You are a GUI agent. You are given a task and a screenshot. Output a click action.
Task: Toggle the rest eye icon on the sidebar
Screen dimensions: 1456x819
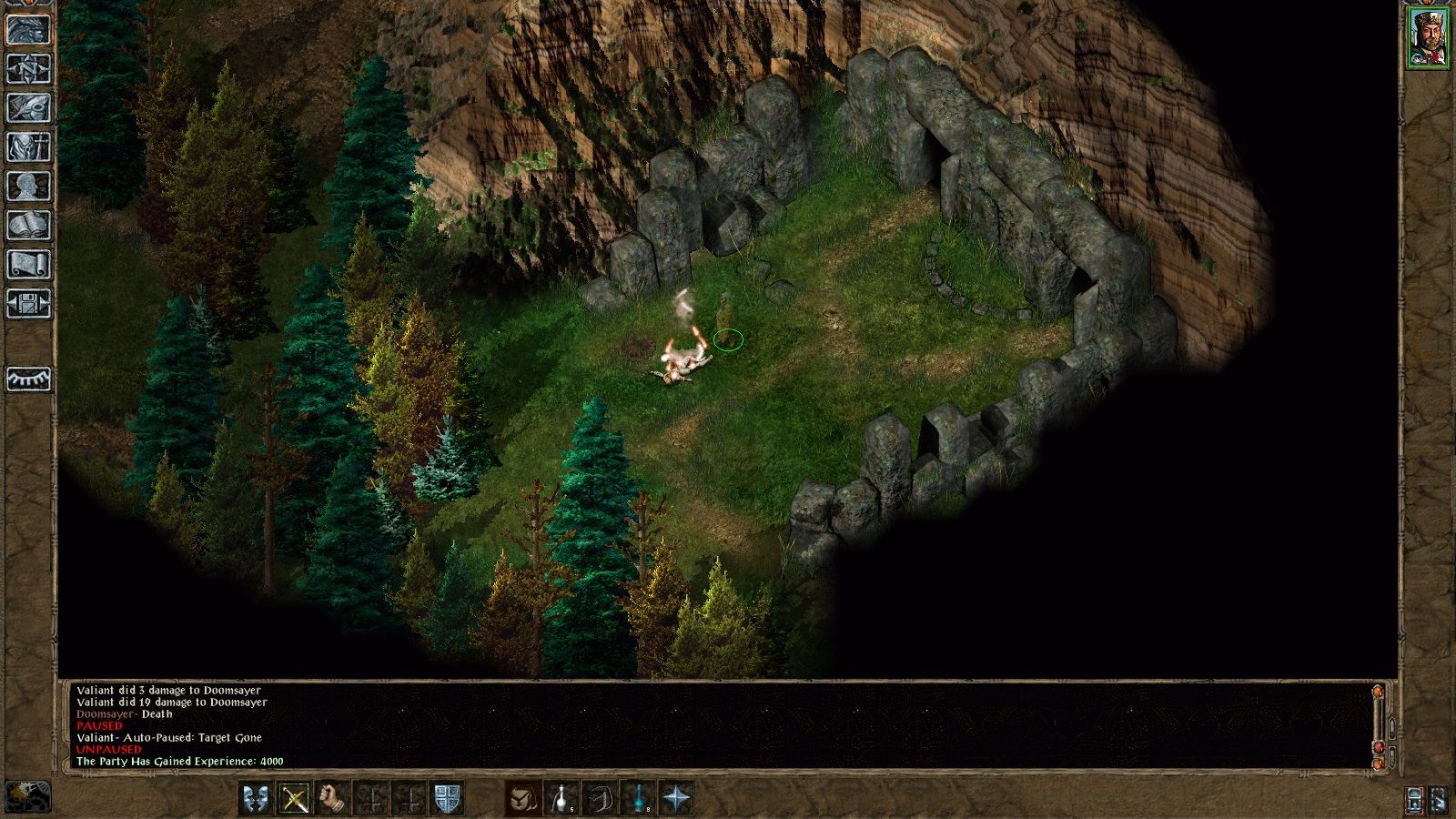tap(27, 380)
